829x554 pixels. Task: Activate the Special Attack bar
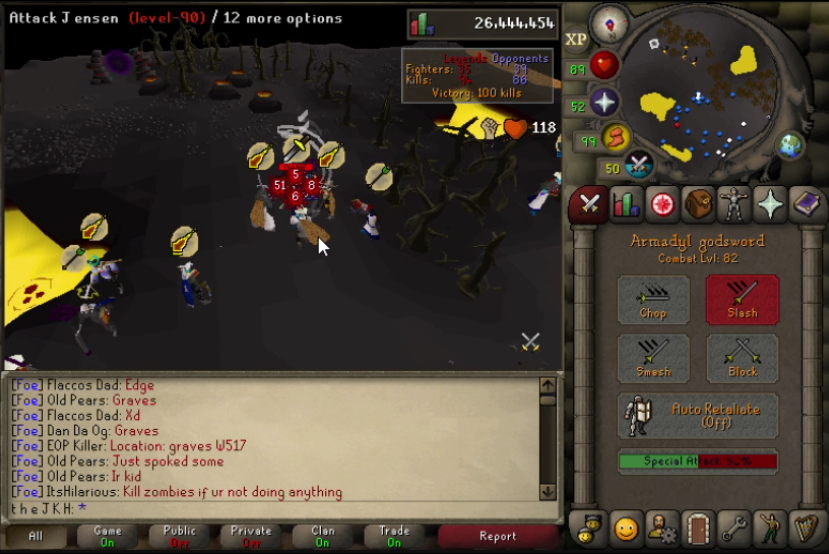tap(697, 462)
